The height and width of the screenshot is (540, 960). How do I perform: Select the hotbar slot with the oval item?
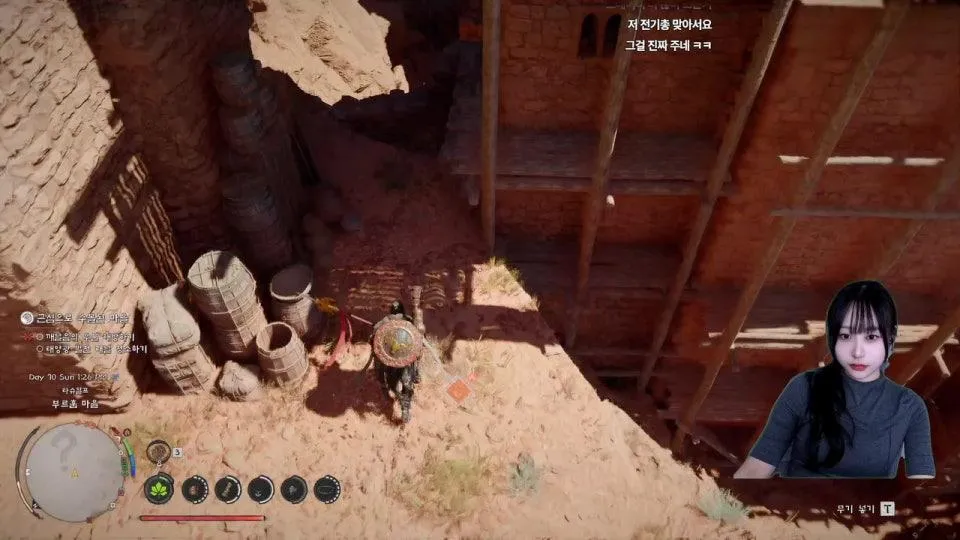tap(327, 489)
